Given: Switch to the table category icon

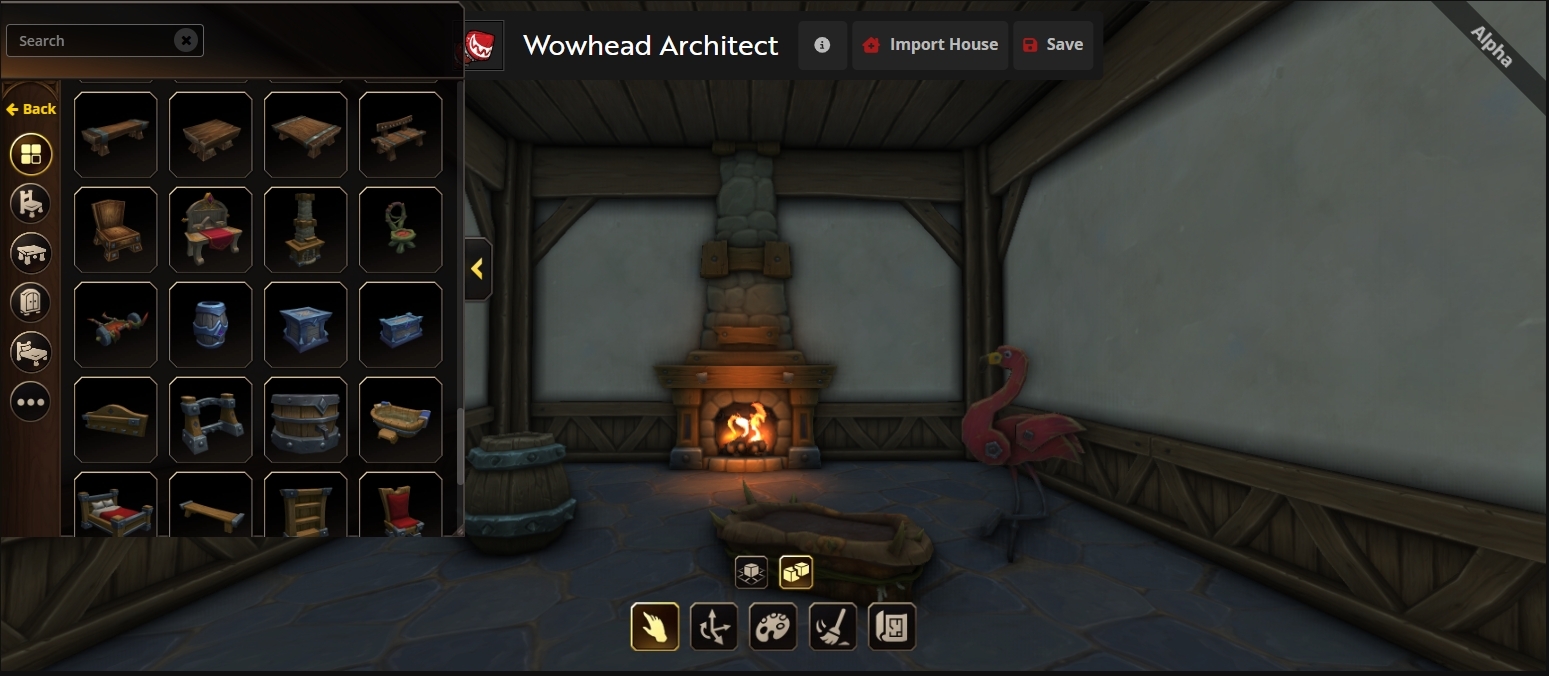Looking at the screenshot, I should coord(31,252).
